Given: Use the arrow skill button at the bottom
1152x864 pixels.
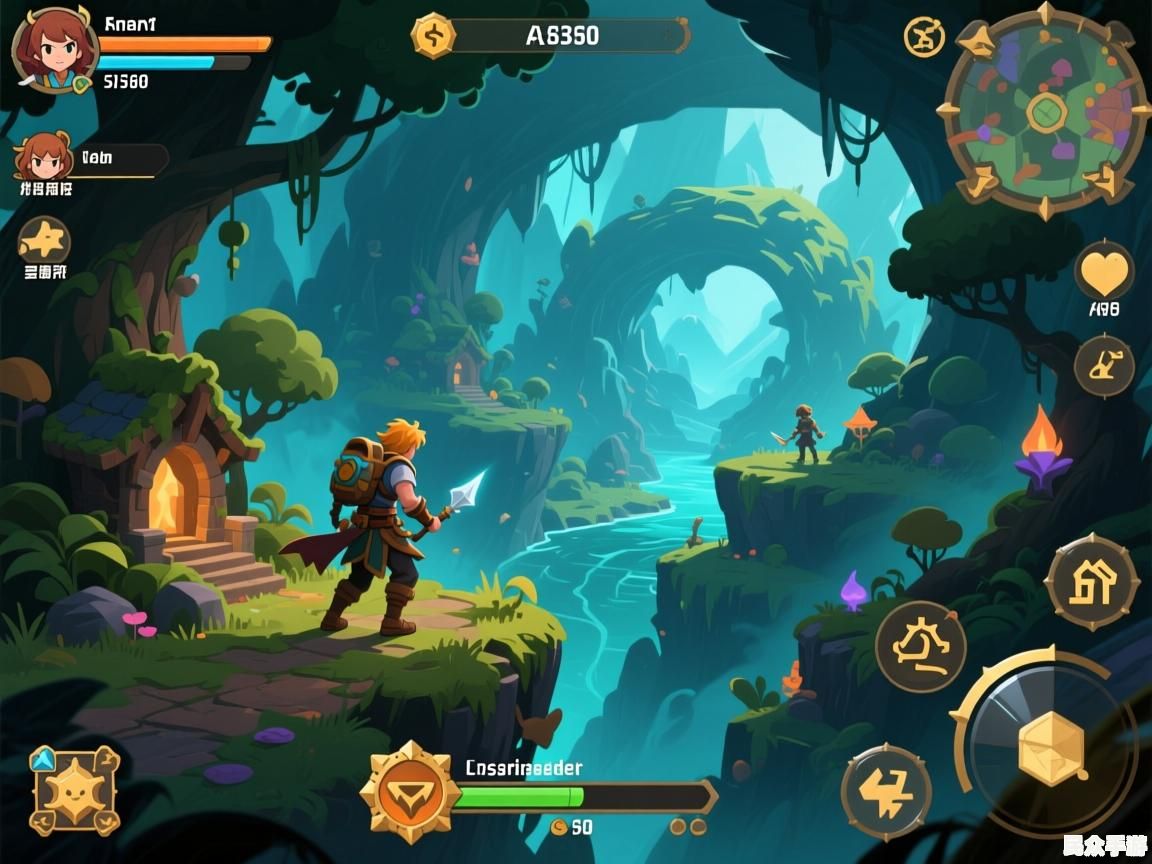Looking at the screenshot, I should click(x=886, y=792).
